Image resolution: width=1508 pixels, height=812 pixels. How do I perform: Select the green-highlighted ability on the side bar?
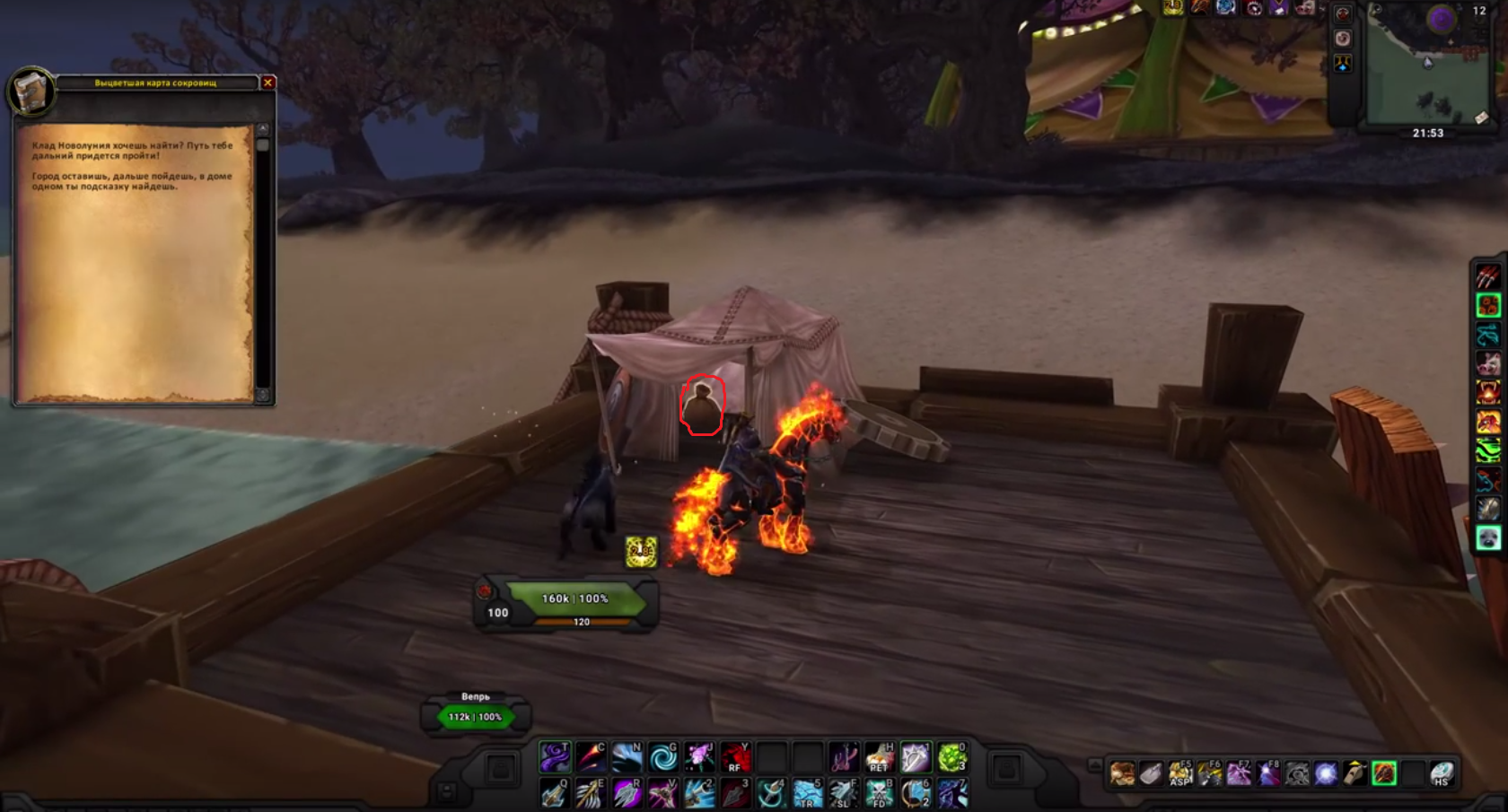click(x=1488, y=305)
